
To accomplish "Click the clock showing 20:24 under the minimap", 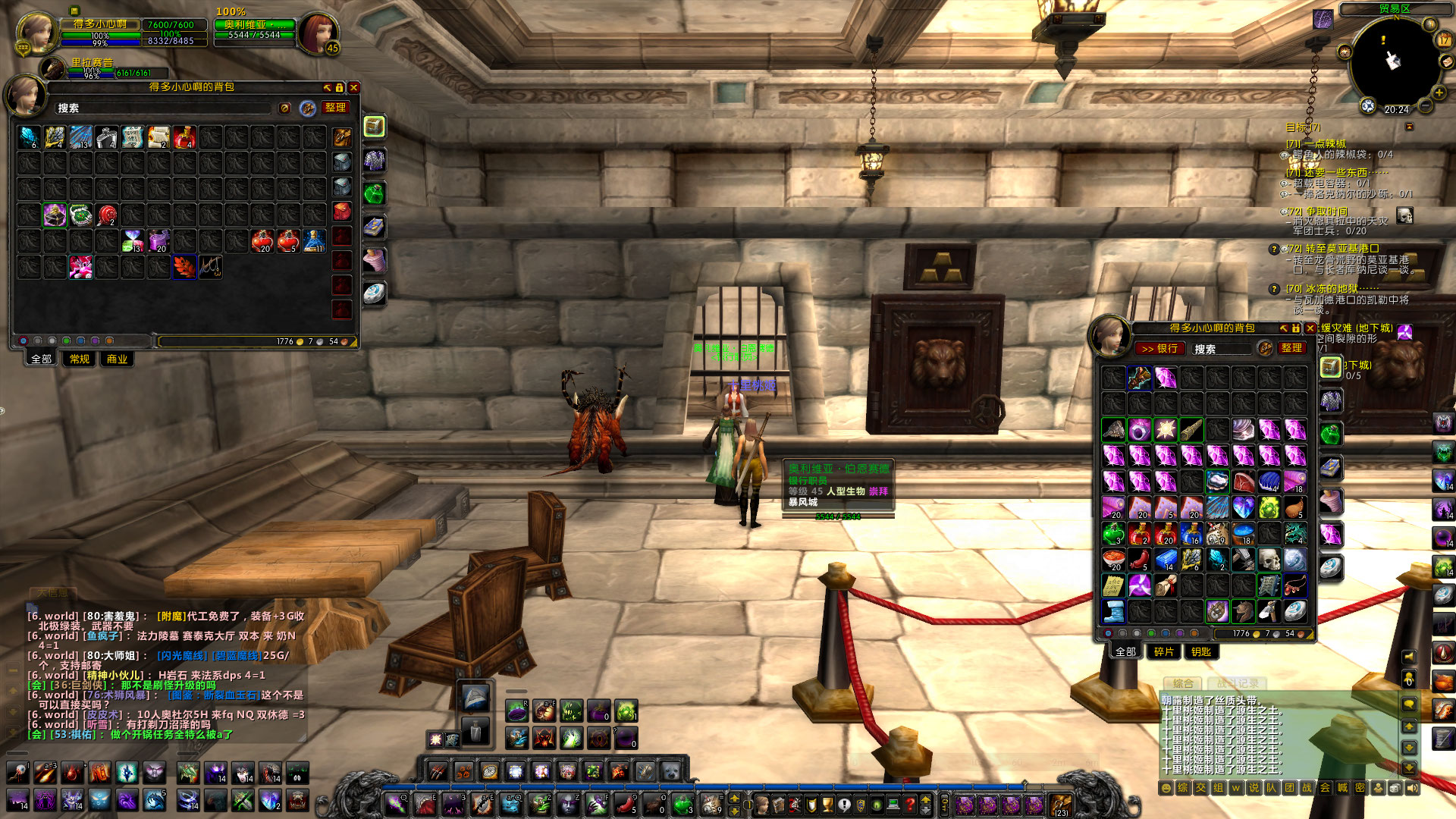I will tap(1397, 109).
